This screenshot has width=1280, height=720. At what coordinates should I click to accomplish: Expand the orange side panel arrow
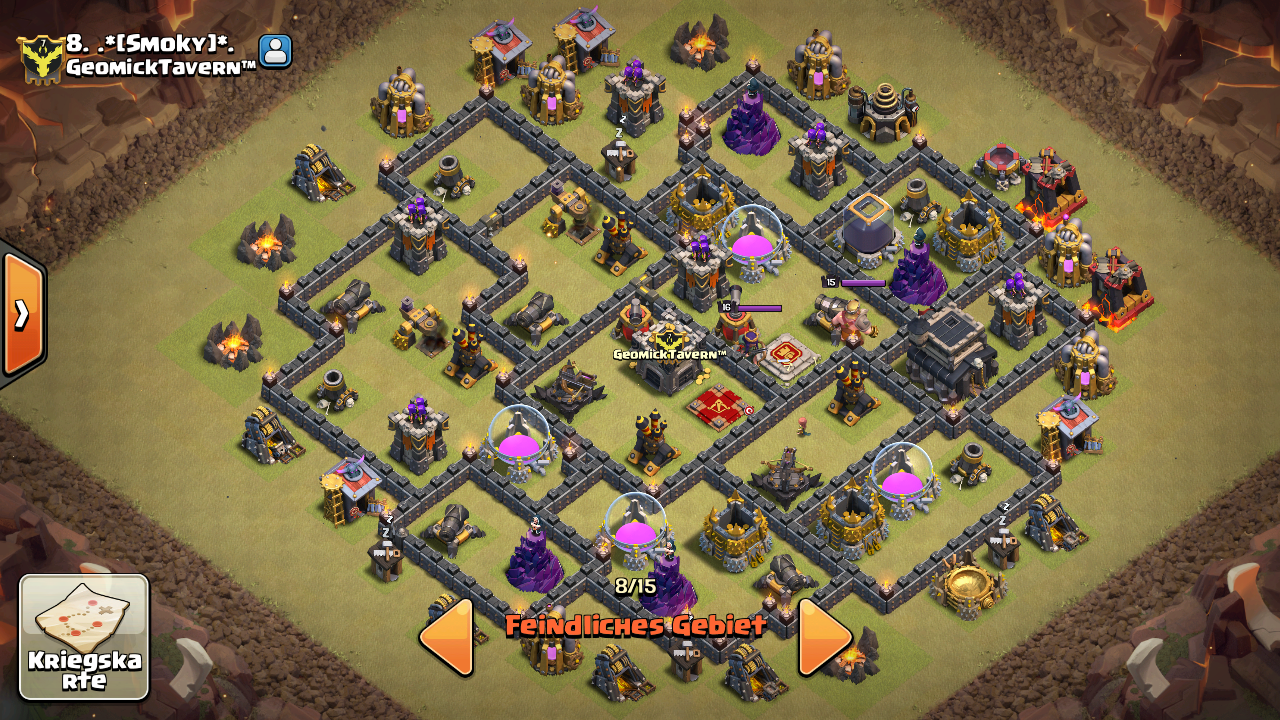(x=22, y=314)
